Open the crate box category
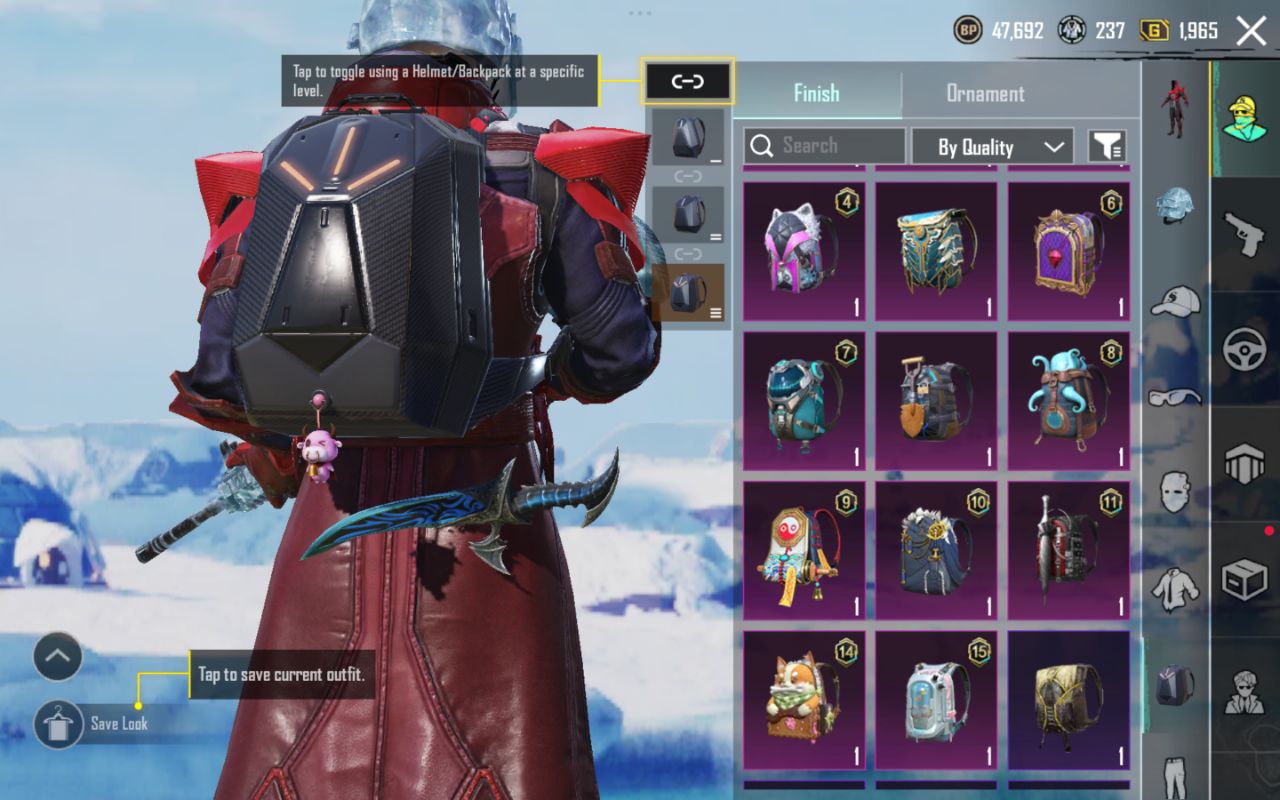This screenshot has width=1280, height=800. [x=1245, y=580]
